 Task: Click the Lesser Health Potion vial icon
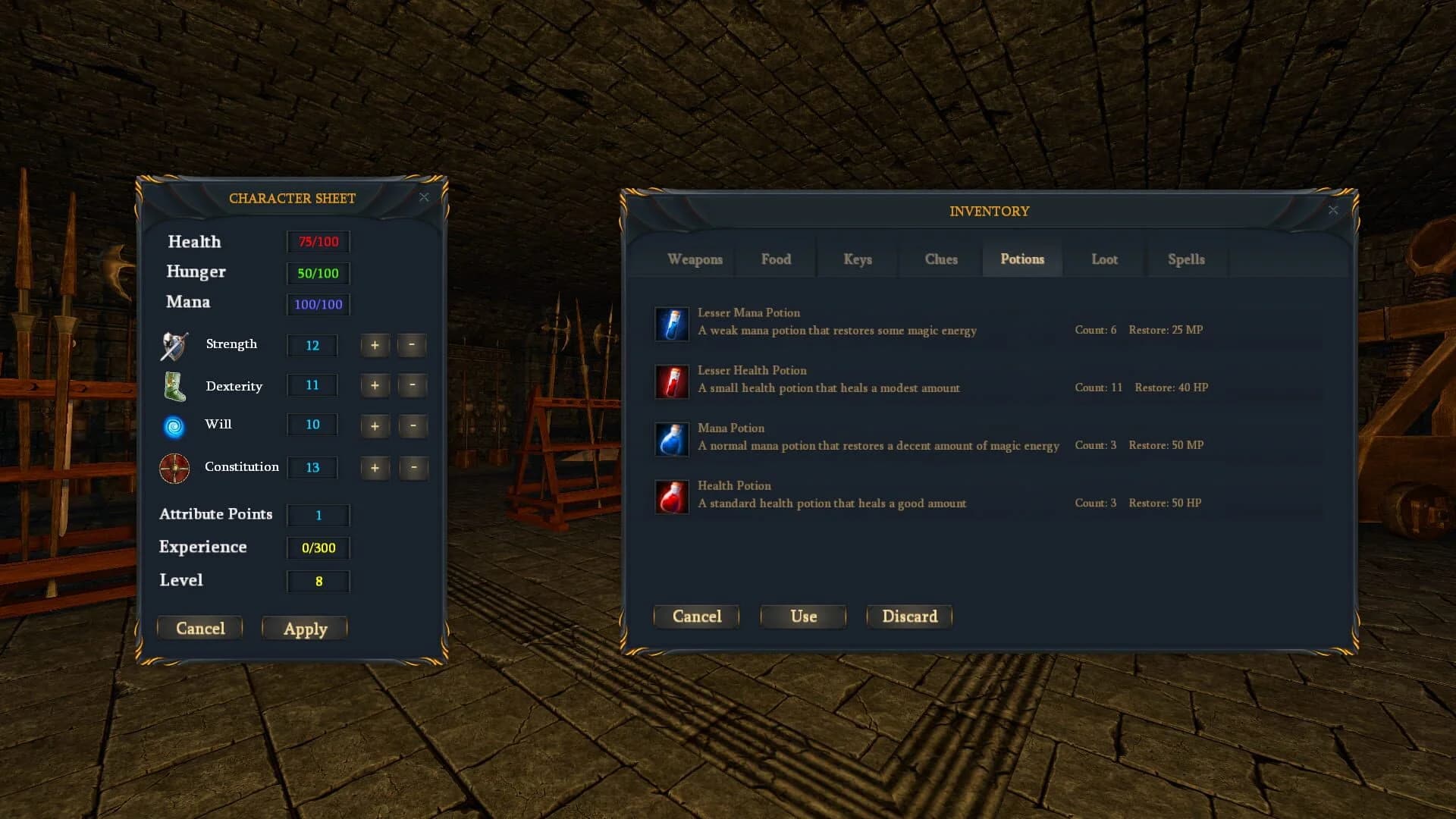[x=672, y=381]
